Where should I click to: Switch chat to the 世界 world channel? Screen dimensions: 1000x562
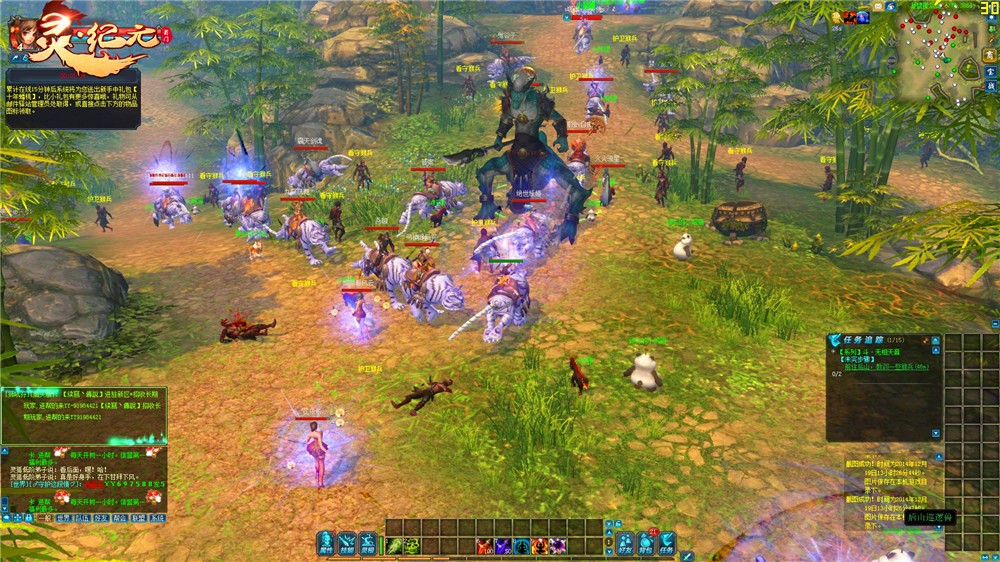point(63,519)
